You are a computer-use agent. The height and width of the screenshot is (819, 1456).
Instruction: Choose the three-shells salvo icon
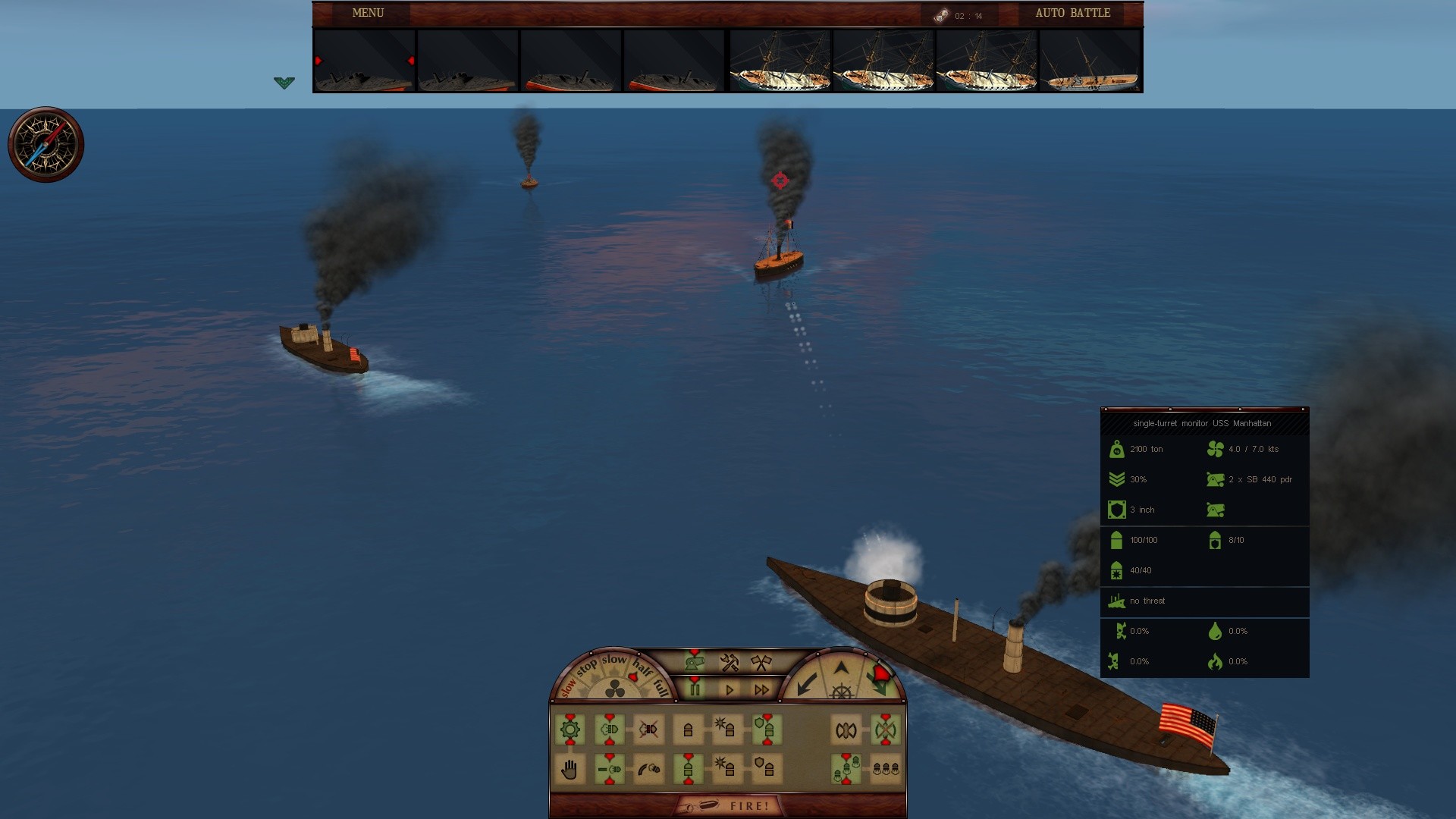click(885, 769)
